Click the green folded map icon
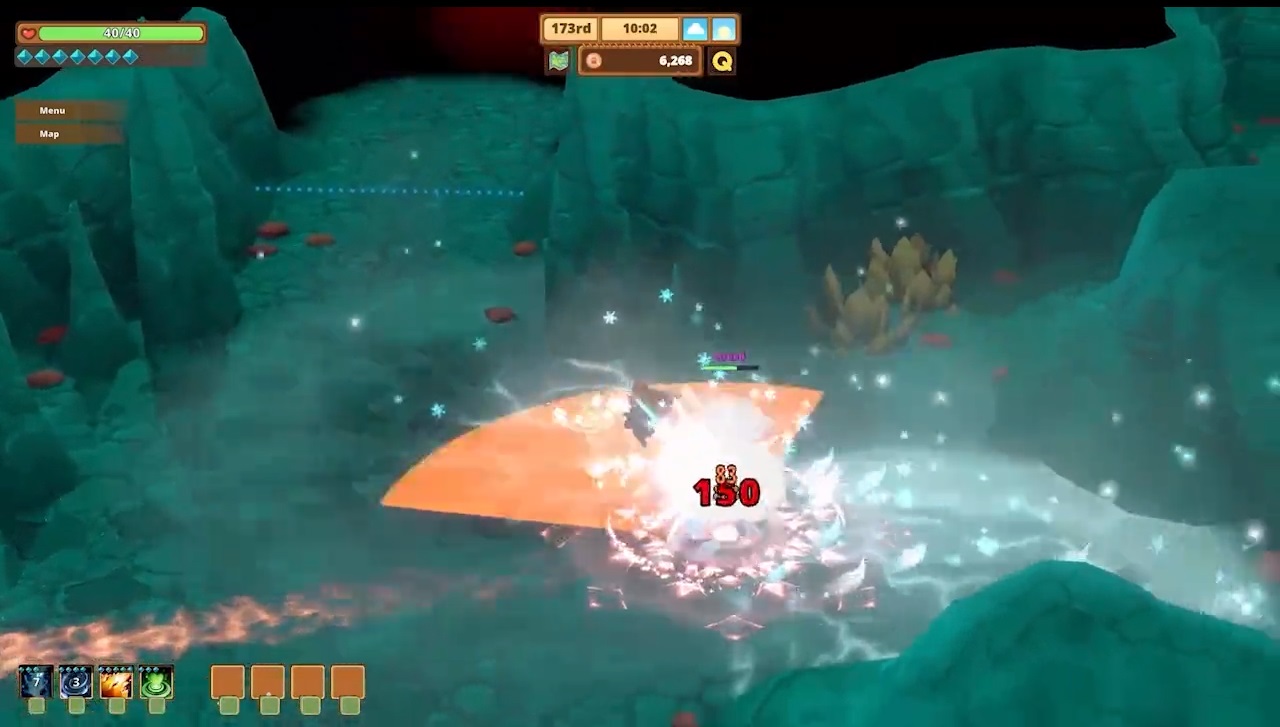This screenshot has height=727, width=1280. tap(558, 61)
